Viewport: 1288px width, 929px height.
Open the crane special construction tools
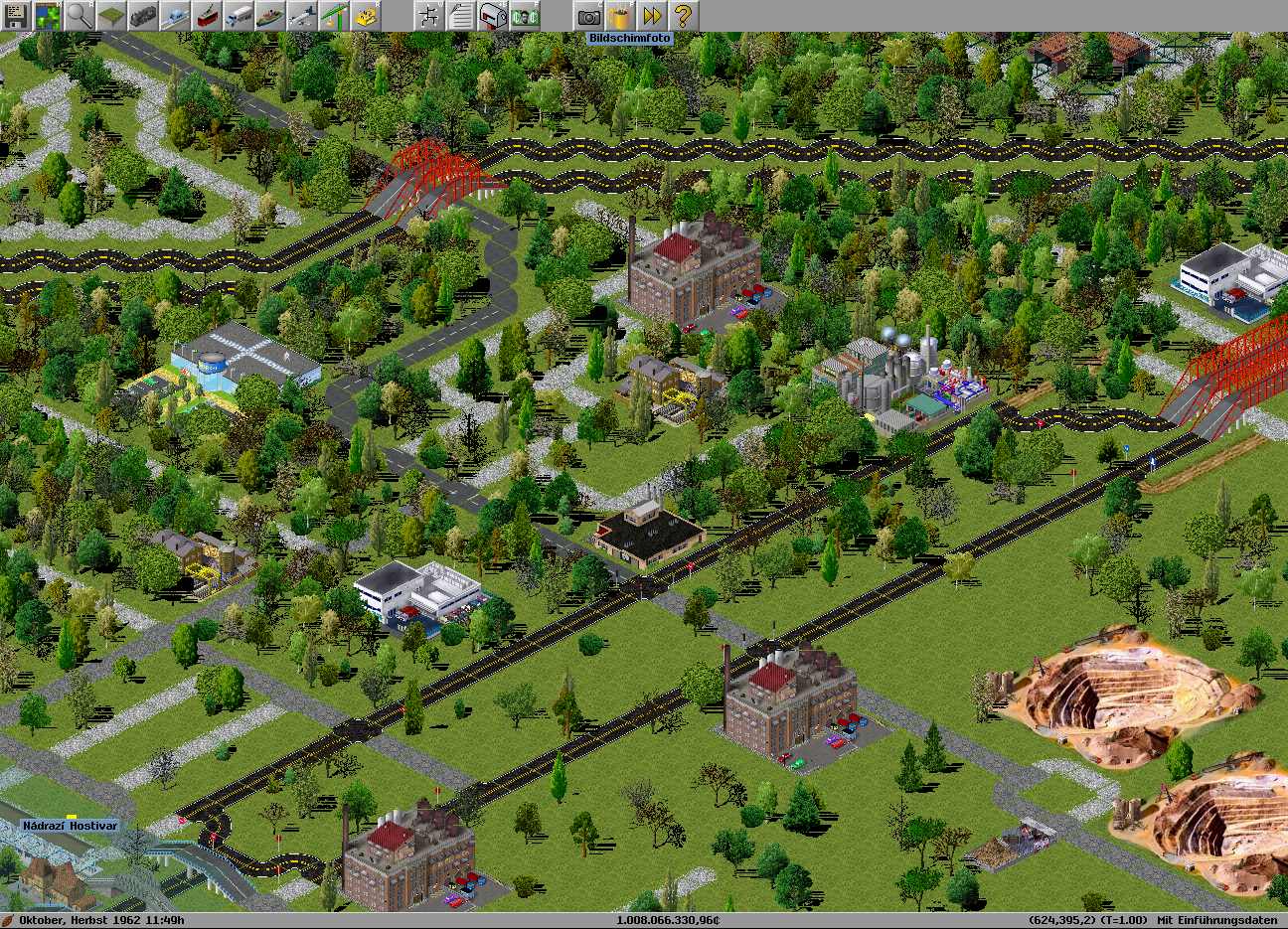coord(334,16)
